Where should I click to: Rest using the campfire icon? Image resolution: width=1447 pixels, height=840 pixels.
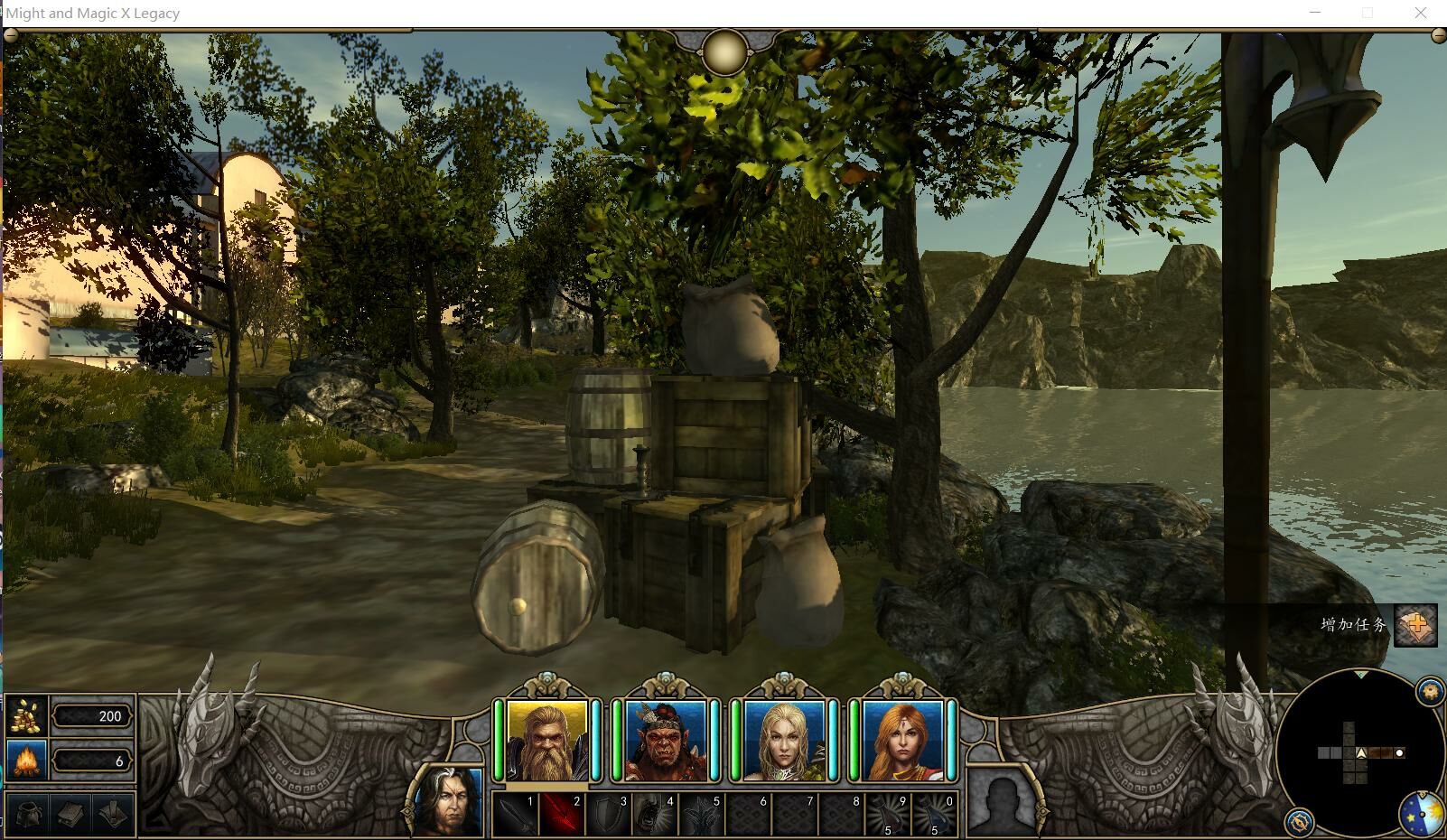27,761
